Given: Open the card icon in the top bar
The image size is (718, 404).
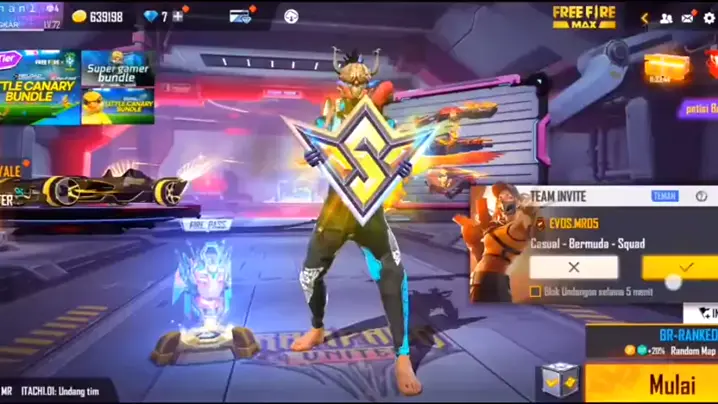Looking at the screenshot, I should 239,17.
